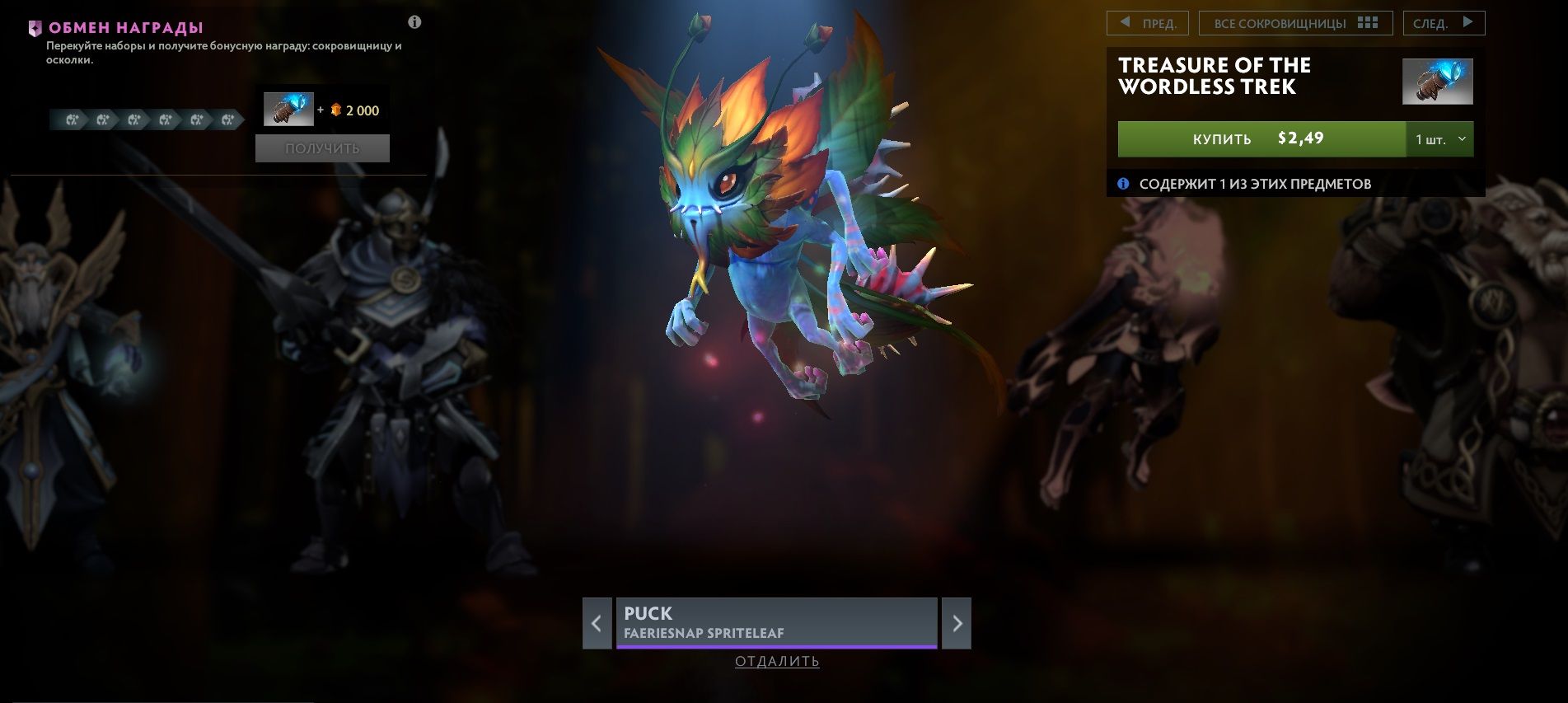Click the grid icon inside ВСЕ СОКРОВИЩНИЦЫ button
1568x703 pixels.
click(x=1368, y=22)
